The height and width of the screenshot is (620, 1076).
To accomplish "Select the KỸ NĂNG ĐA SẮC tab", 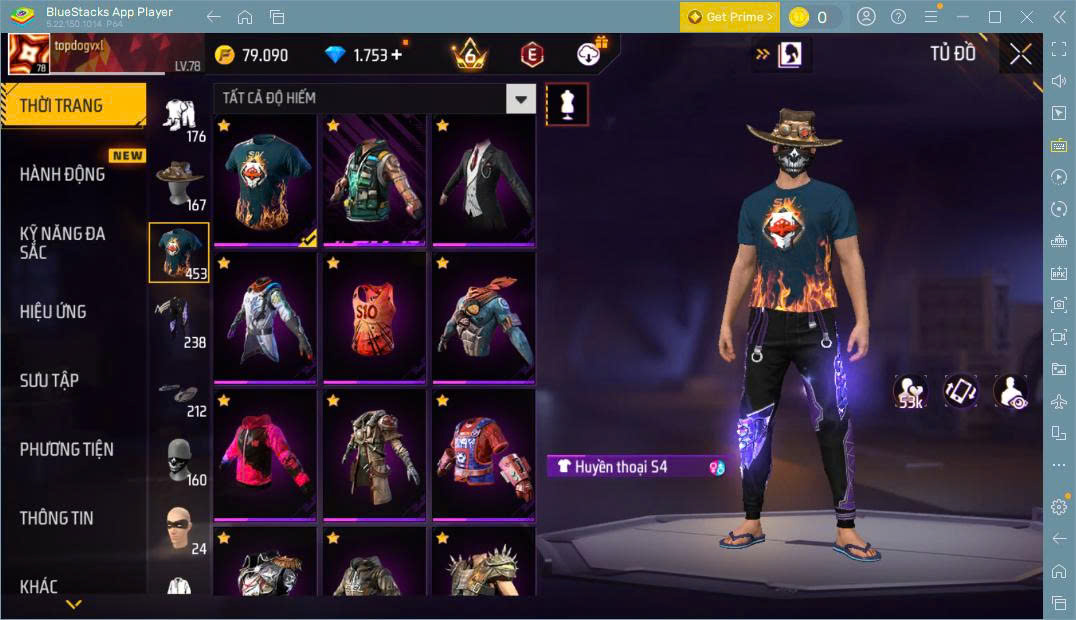I will coord(63,242).
